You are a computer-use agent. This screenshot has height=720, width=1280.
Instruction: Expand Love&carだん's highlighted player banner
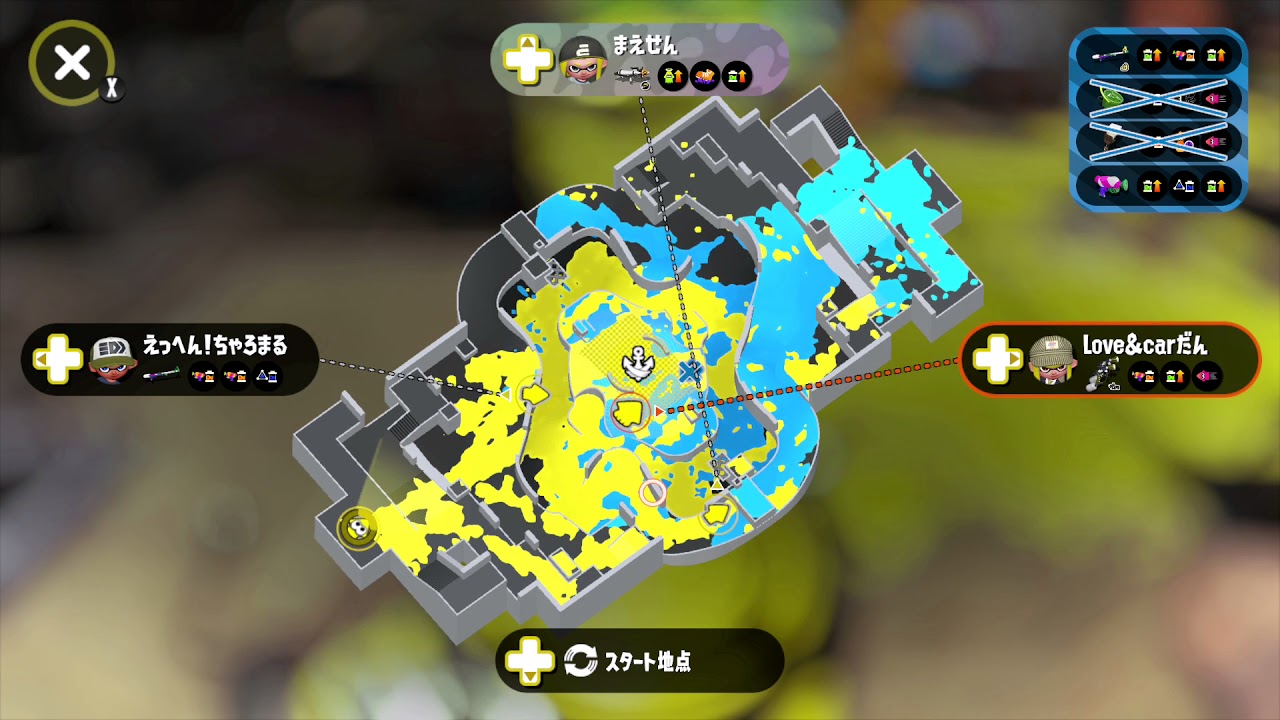pyautogui.click(x=1110, y=362)
